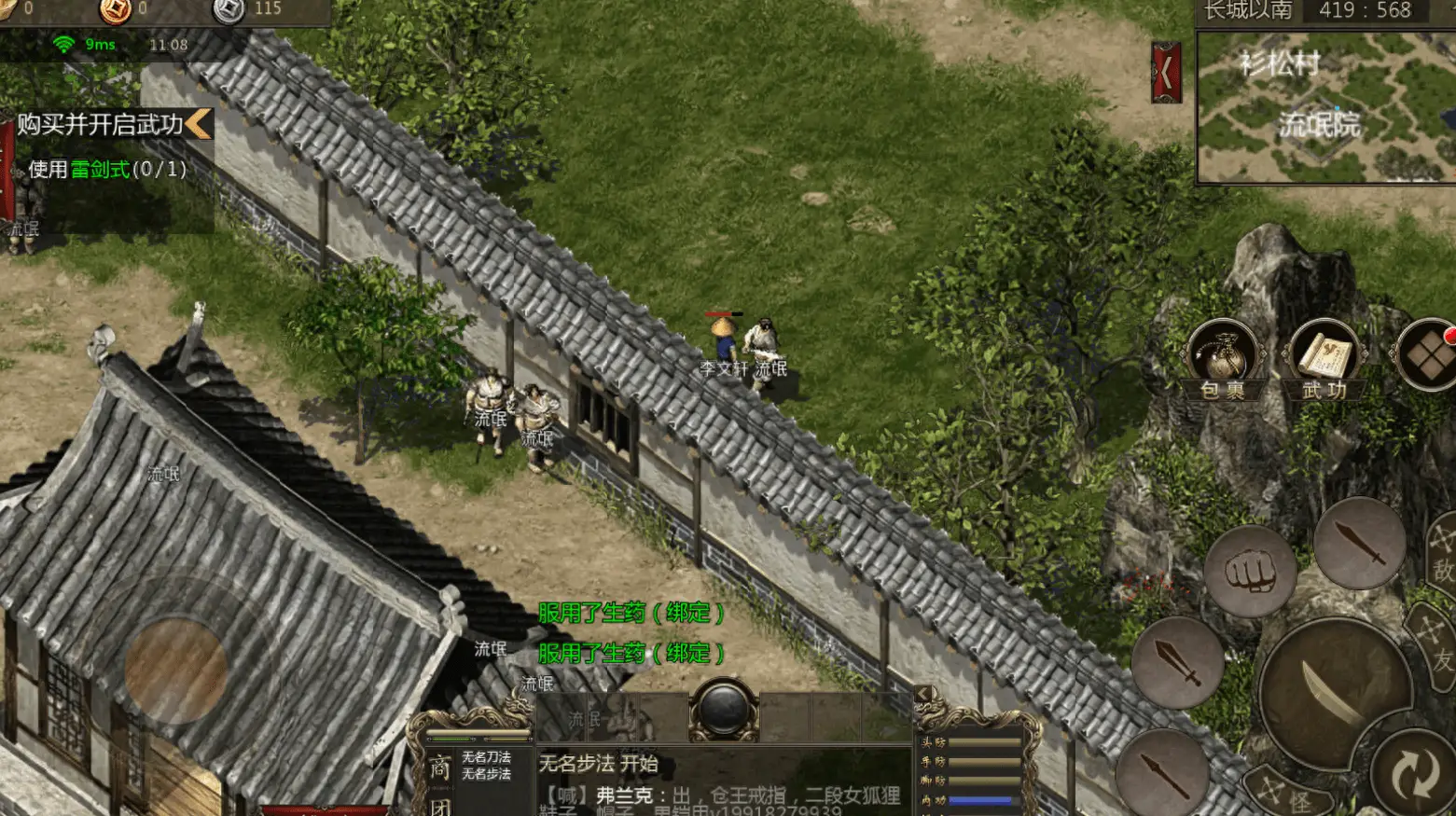Activate the spear skill button
Screen dimensions: 1456x816
[1161, 775]
